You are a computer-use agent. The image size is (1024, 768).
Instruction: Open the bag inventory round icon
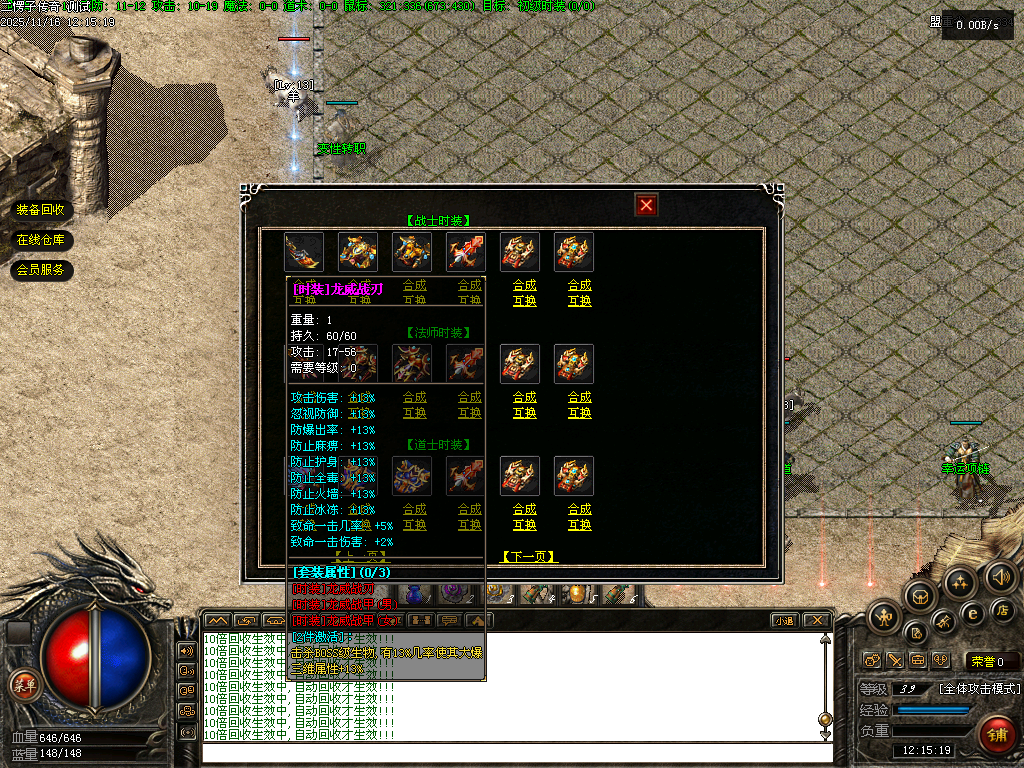(920, 597)
